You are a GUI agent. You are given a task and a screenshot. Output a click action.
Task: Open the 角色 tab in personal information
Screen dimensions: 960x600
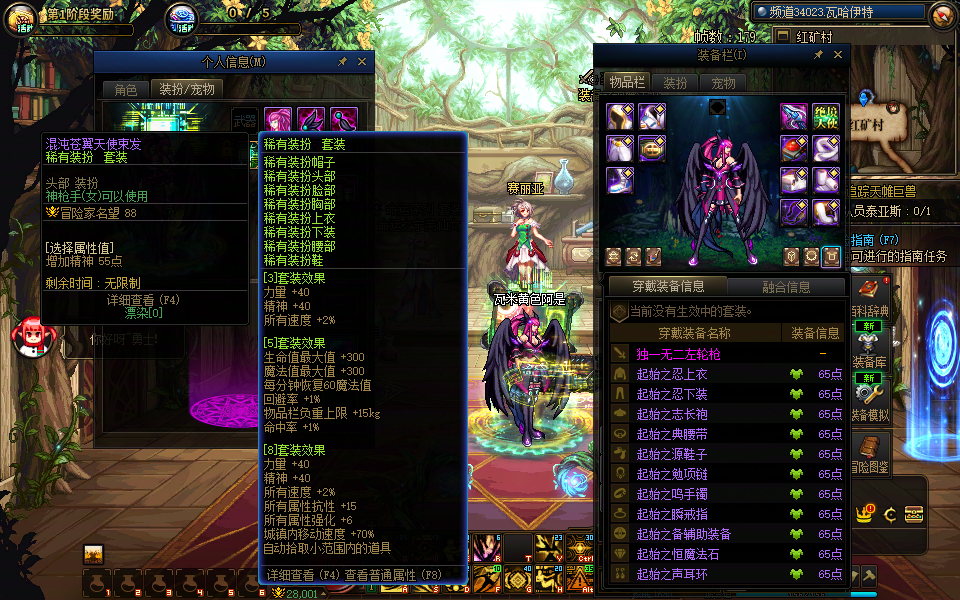coord(126,89)
